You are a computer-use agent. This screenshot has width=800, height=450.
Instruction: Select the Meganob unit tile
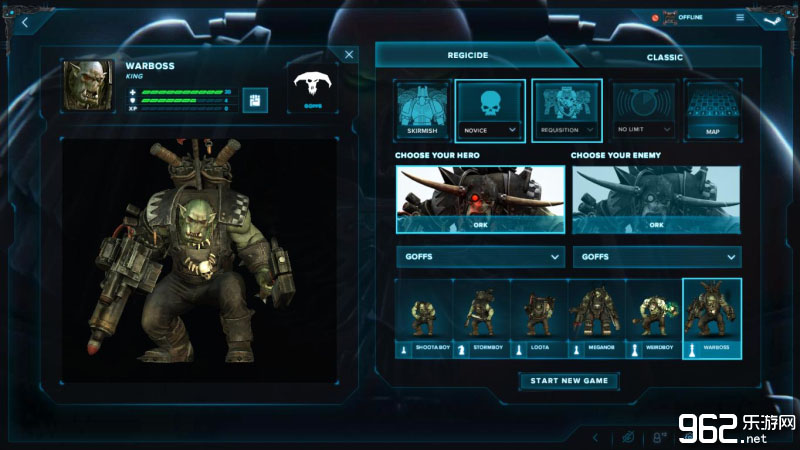(x=596, y=318)
